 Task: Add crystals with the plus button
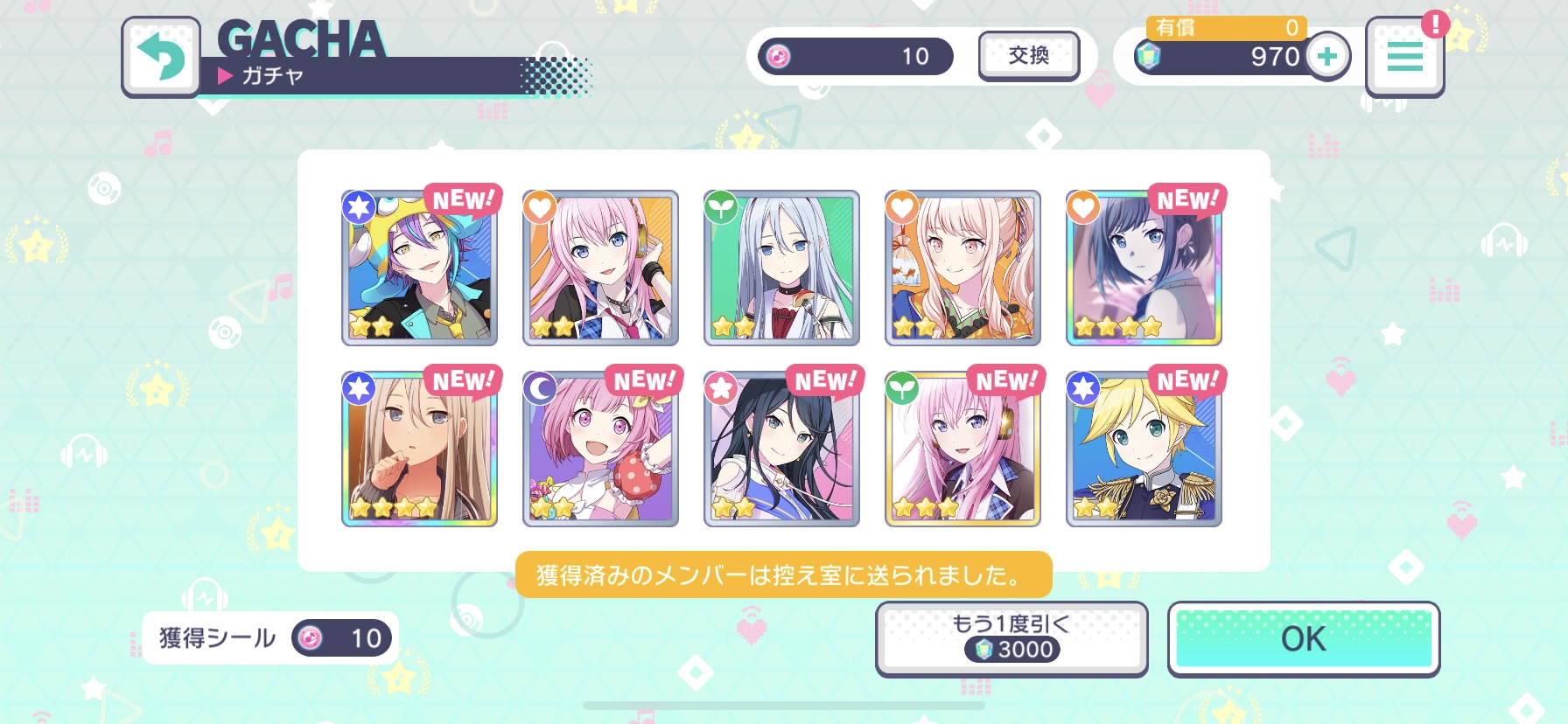(1327, 57)
